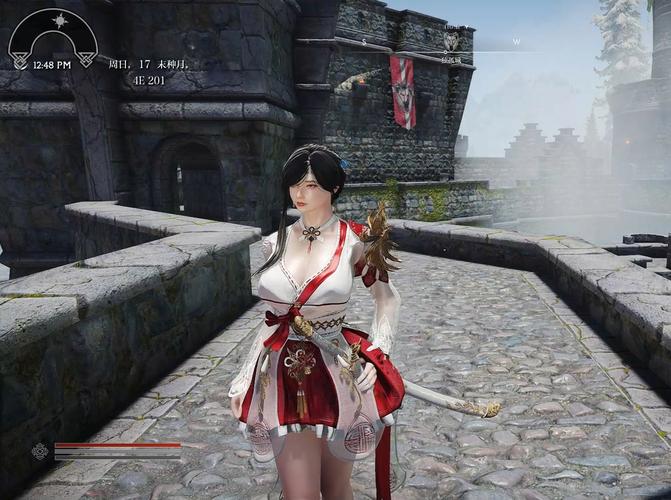This screenshot has height=500, width=671.
Task: Select the wolf-head location marker on compass
Action: [451, 40]
